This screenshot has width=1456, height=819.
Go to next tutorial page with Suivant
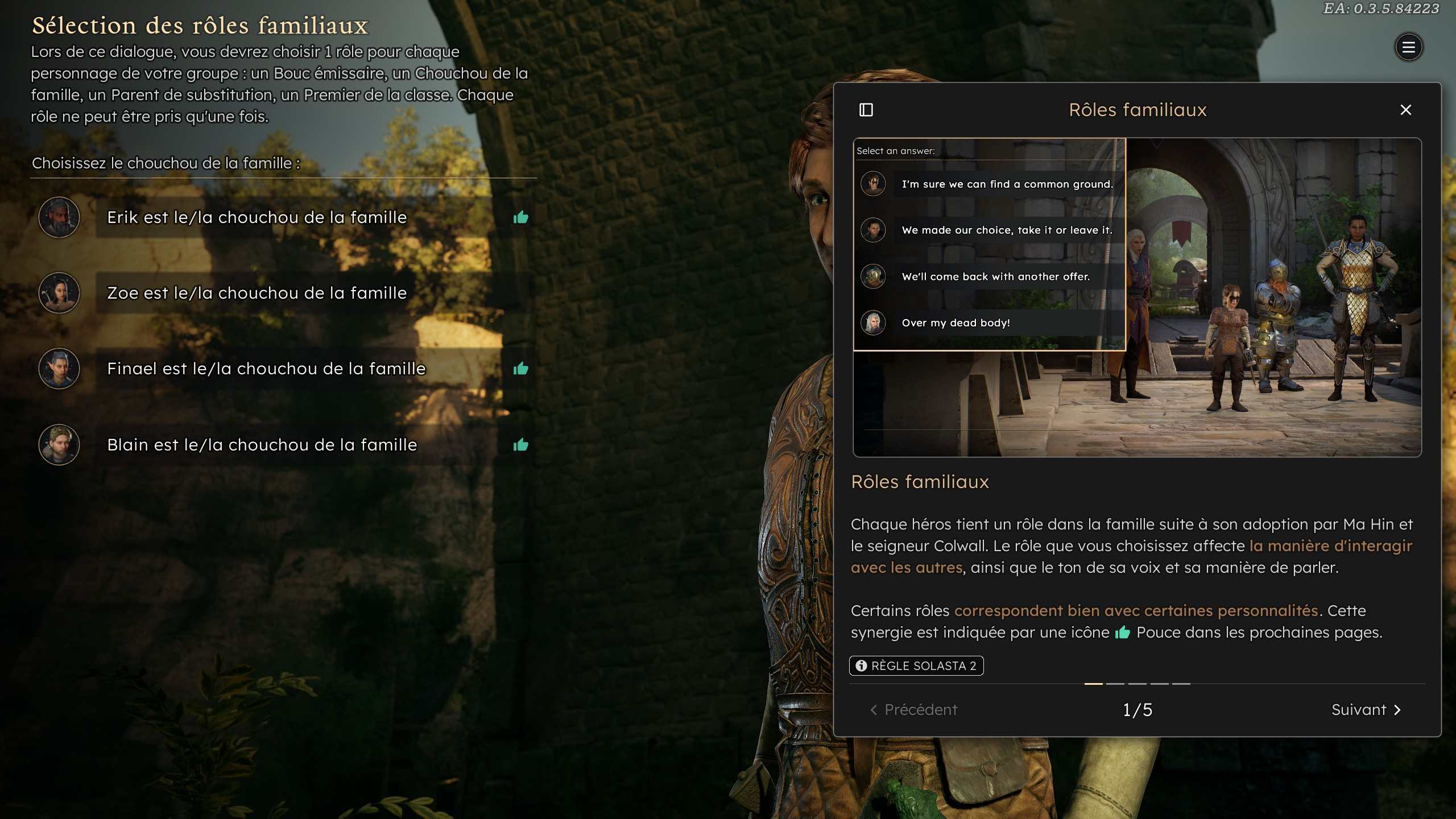[x=1366, y=709]
